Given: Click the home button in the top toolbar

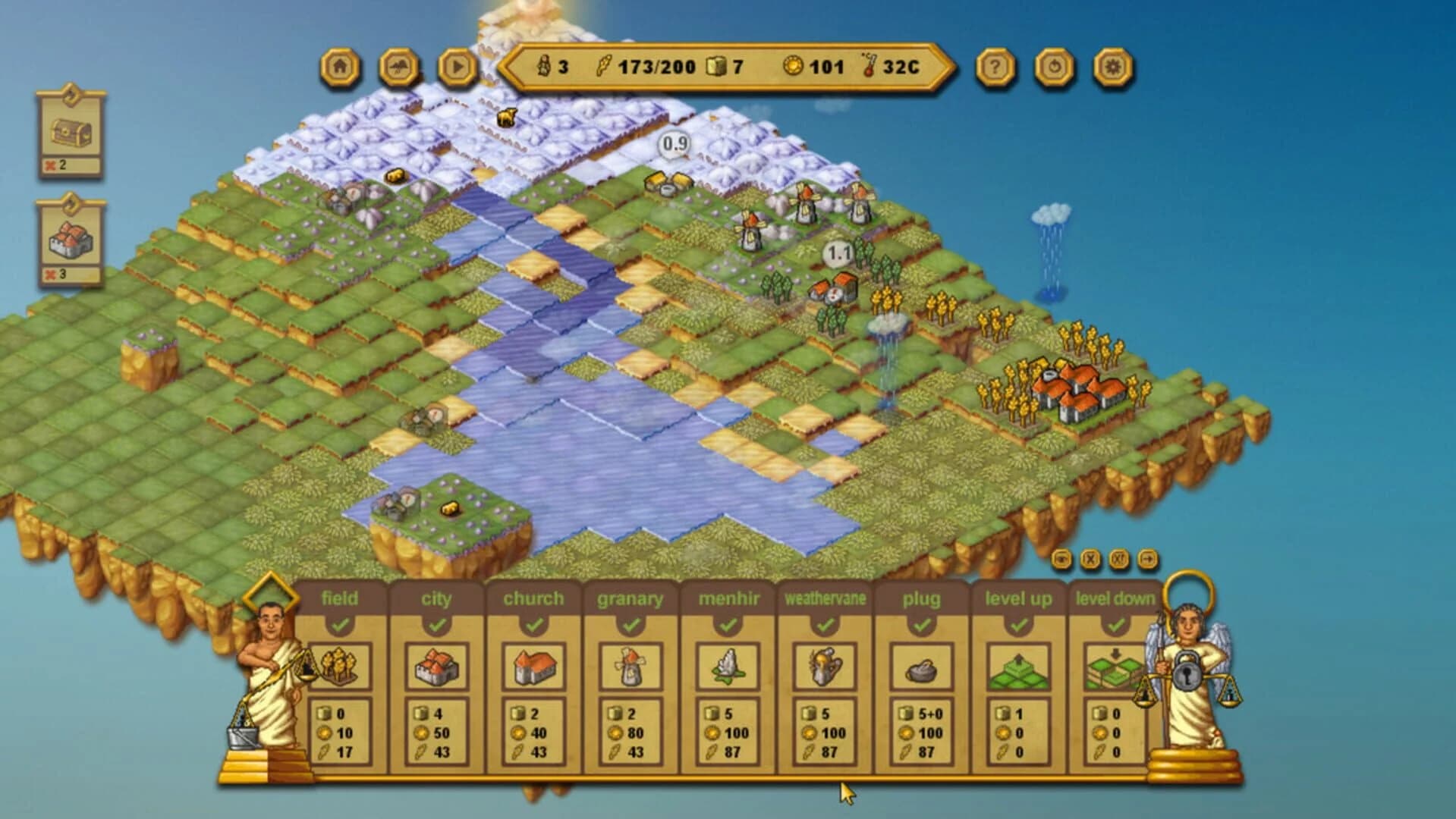Looking at the screenshot, I should (340, 67).
